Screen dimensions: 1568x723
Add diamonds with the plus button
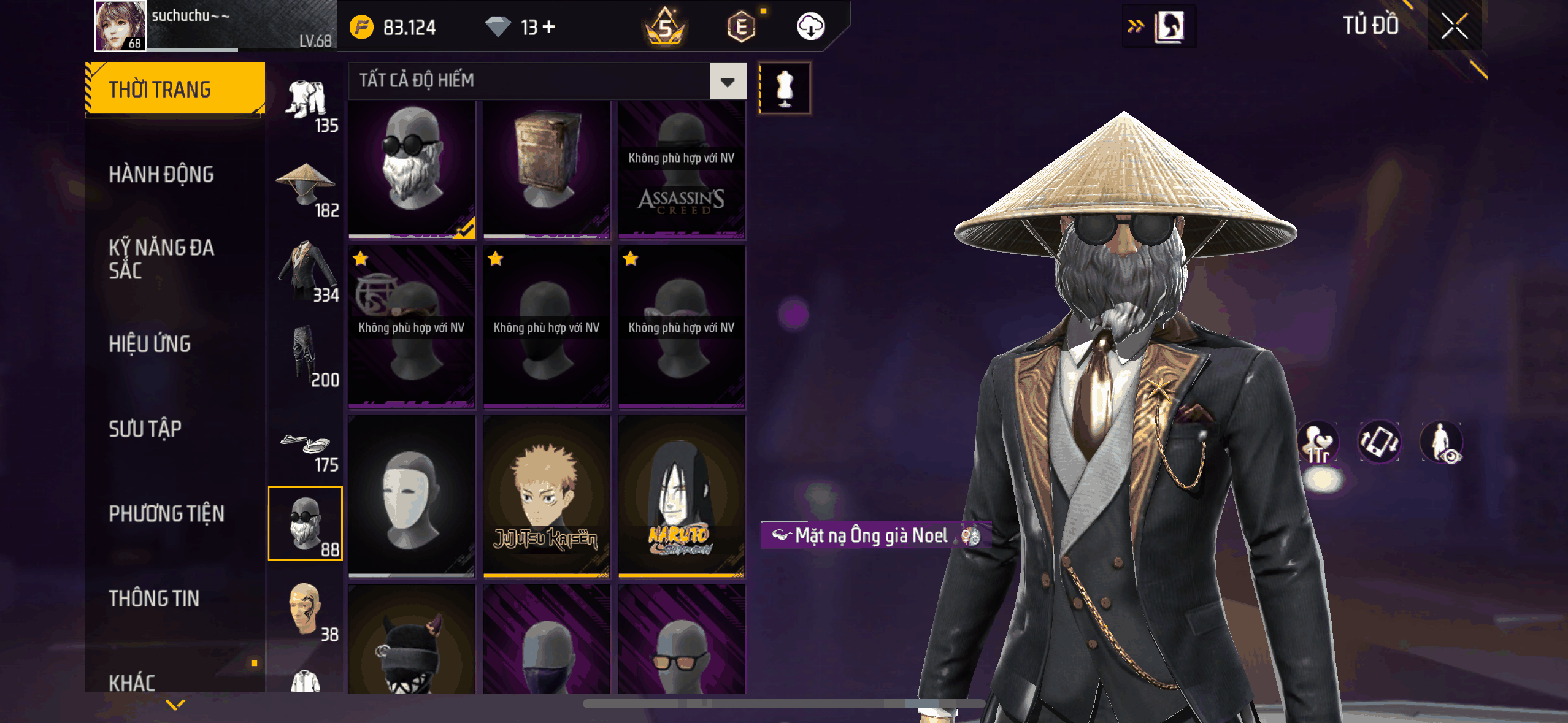549,27
